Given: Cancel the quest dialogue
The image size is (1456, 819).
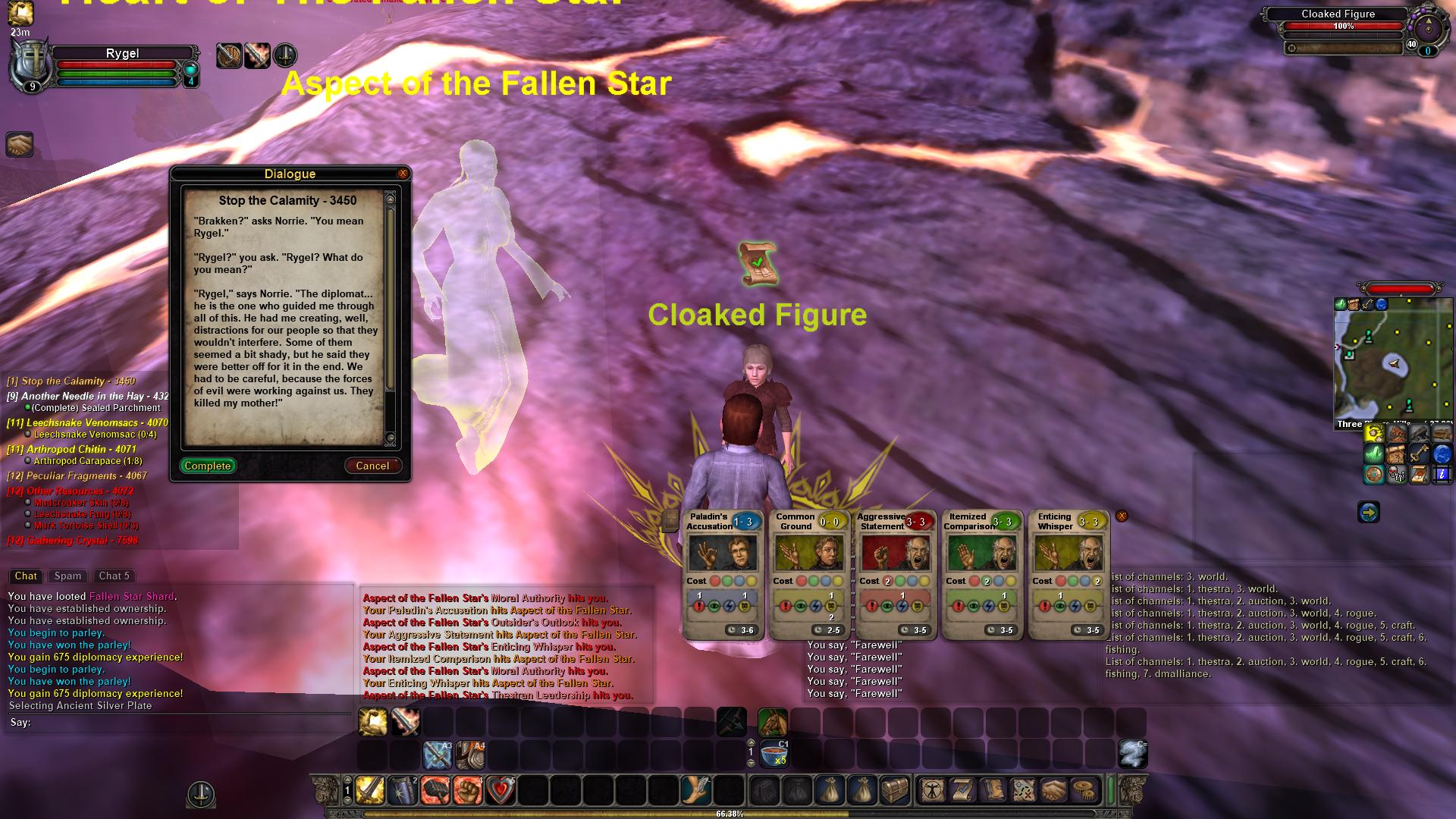Looking at the screenshot, I should [x=372, y=466].
